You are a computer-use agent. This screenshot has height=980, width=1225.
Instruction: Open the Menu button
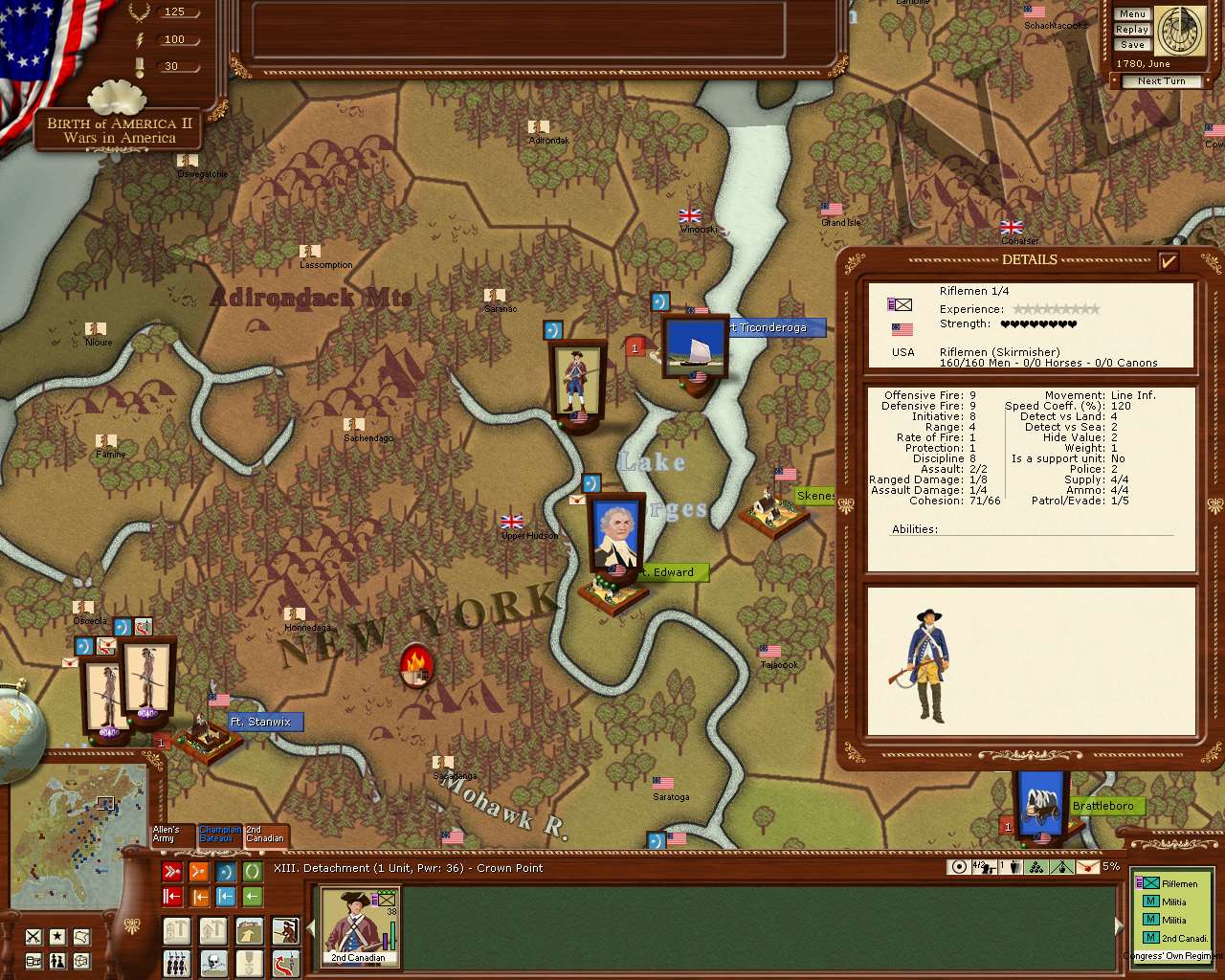point(1131,14)
